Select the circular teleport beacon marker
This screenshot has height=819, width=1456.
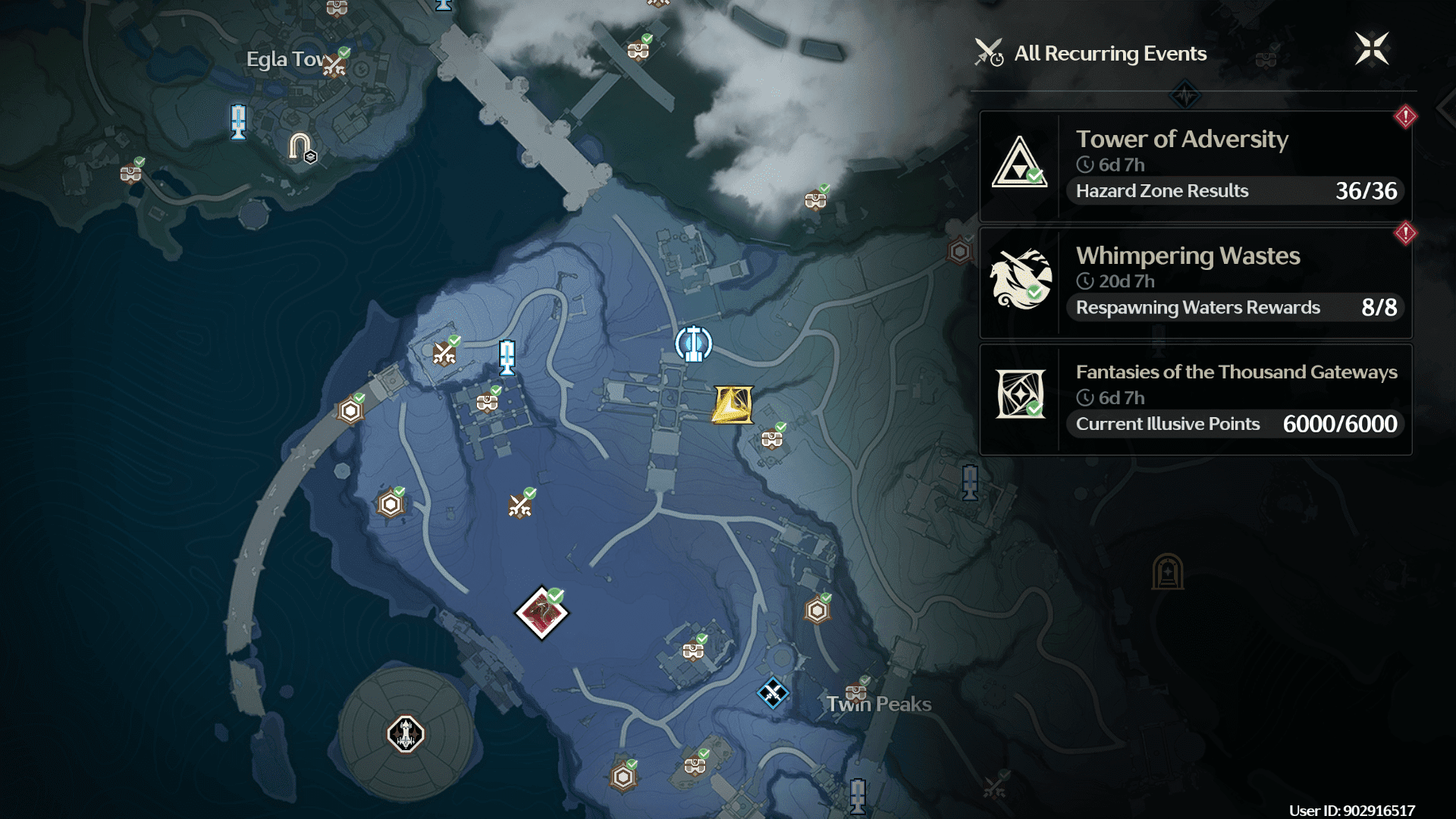pyautogui.click(x=693, y=344)
